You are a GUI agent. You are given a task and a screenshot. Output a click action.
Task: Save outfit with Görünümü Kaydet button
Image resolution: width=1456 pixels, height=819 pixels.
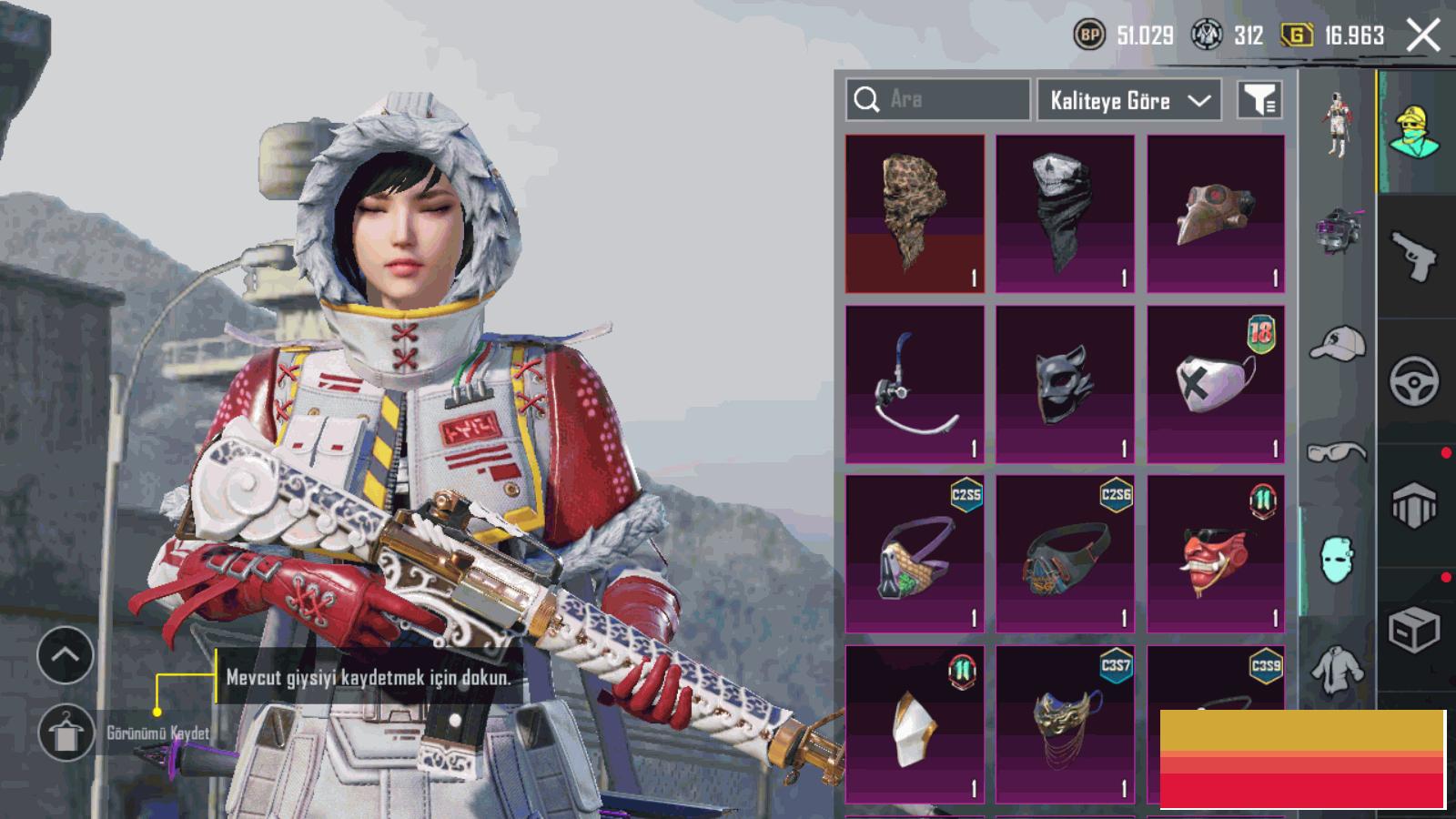66,733
